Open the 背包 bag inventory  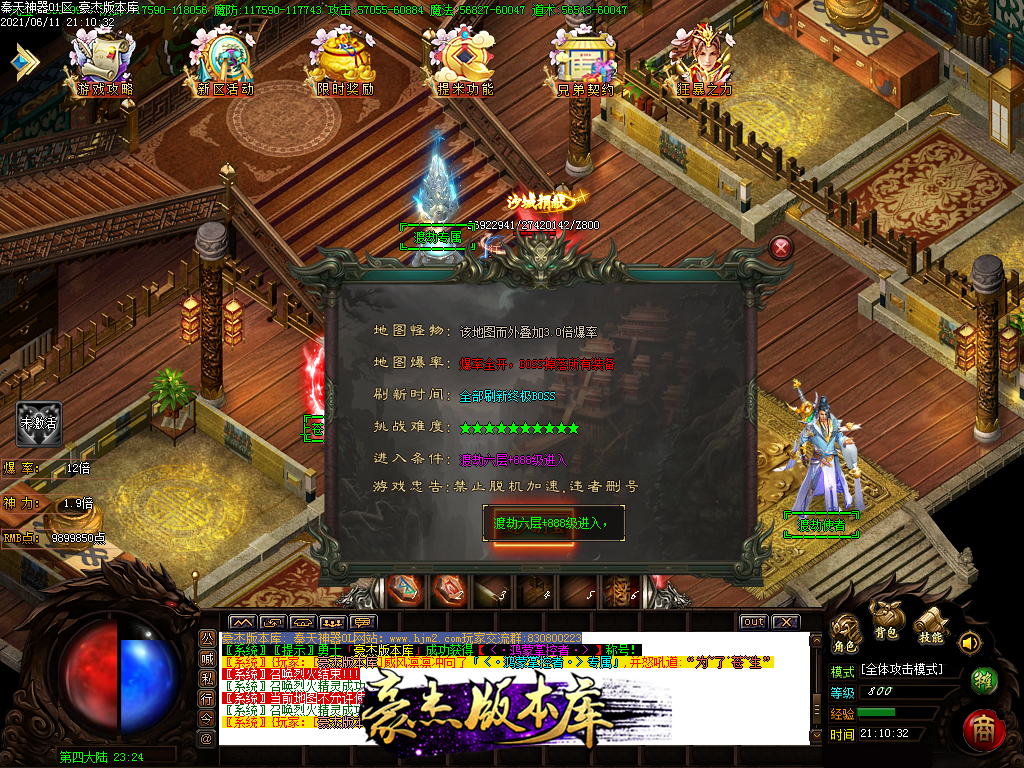pos(886,620)
